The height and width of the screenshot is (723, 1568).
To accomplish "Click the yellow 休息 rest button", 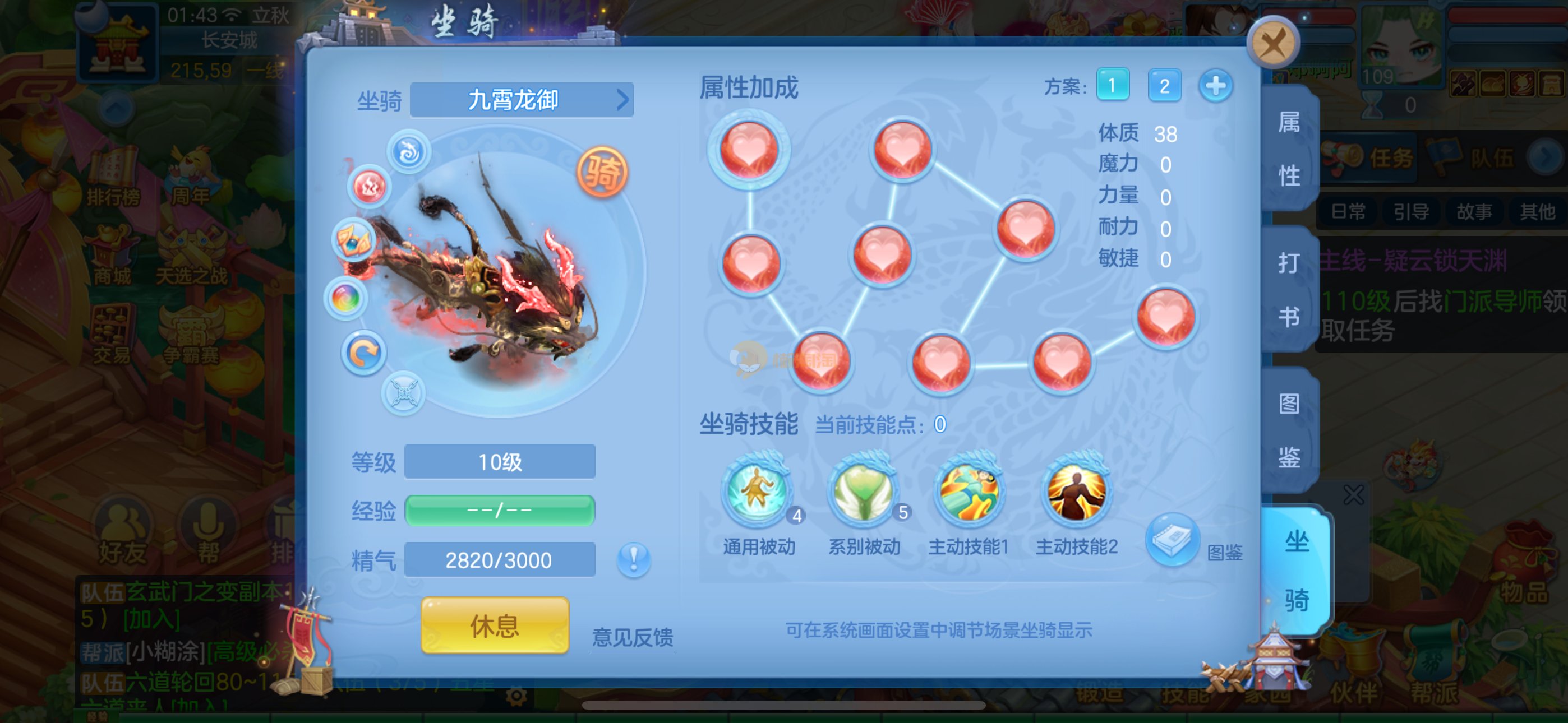I will (x=494, y=625).
